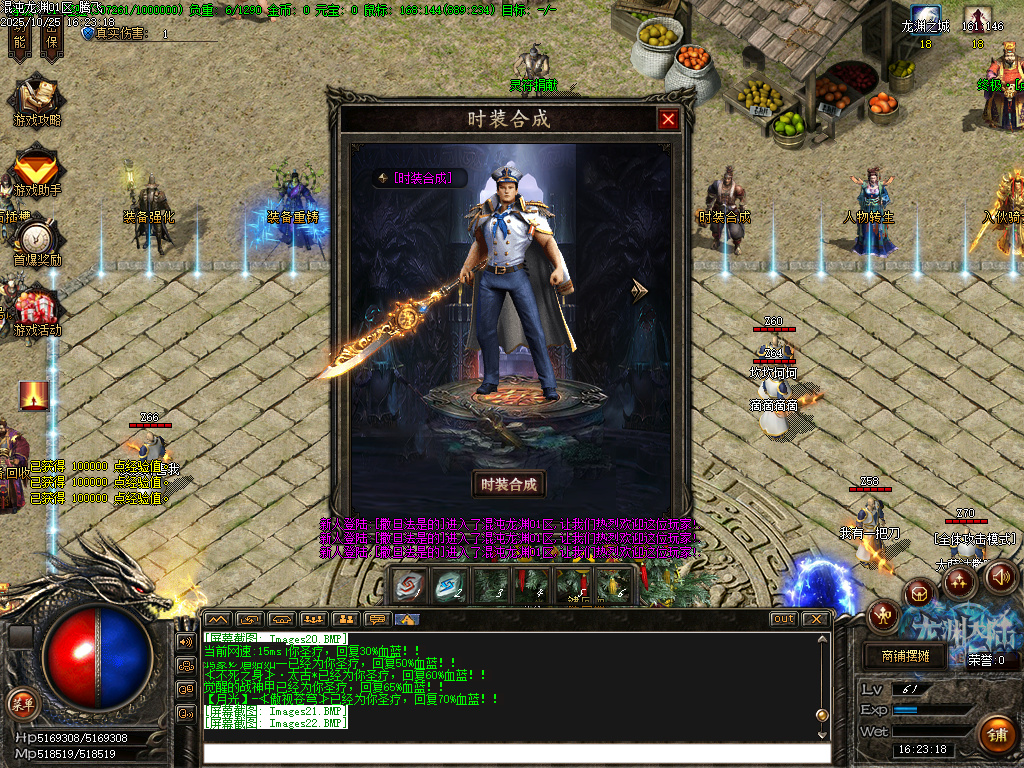Show the next costume with the arrow

pos(638,291)
